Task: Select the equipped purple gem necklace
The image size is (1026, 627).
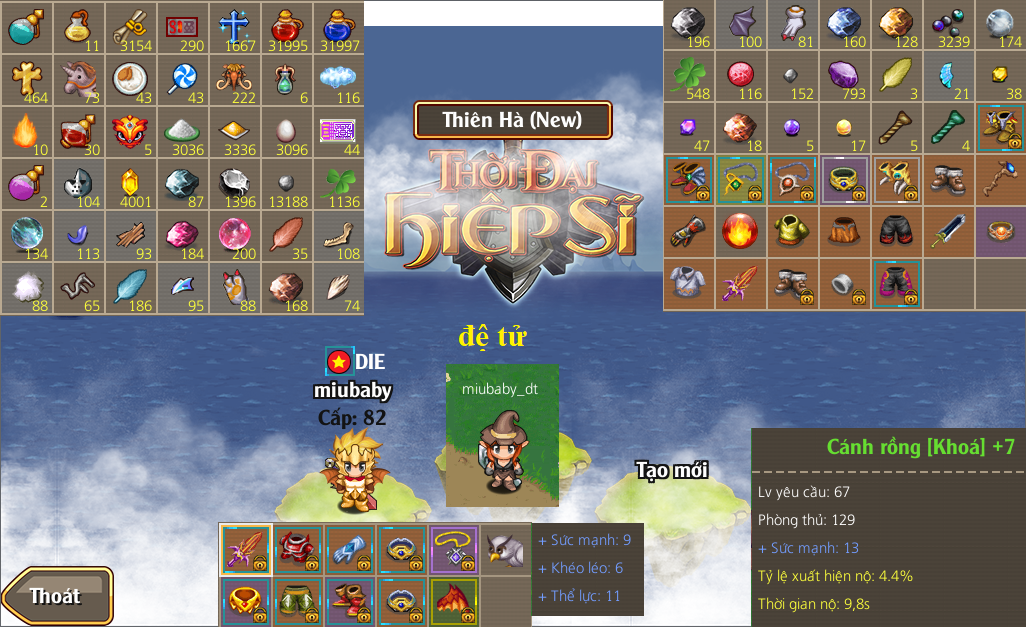Action: click(x=453, y=549)
